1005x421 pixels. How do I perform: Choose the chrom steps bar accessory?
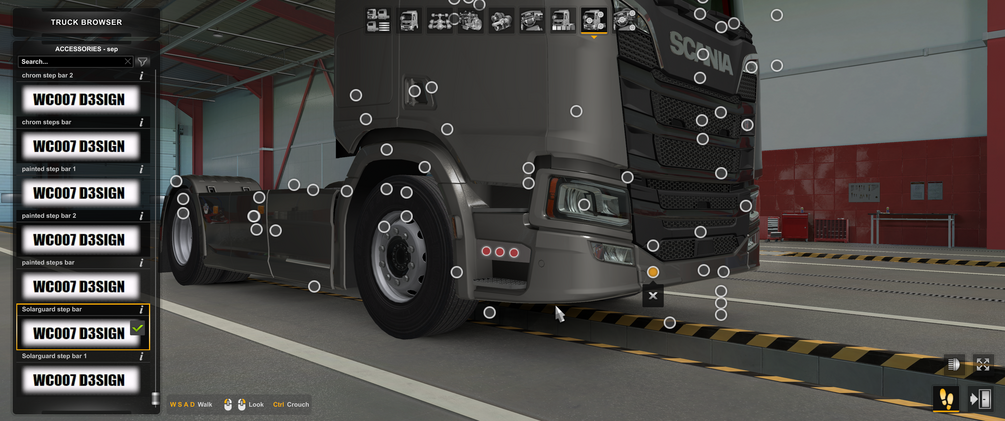pyautogui.click(x=79, y=146)
